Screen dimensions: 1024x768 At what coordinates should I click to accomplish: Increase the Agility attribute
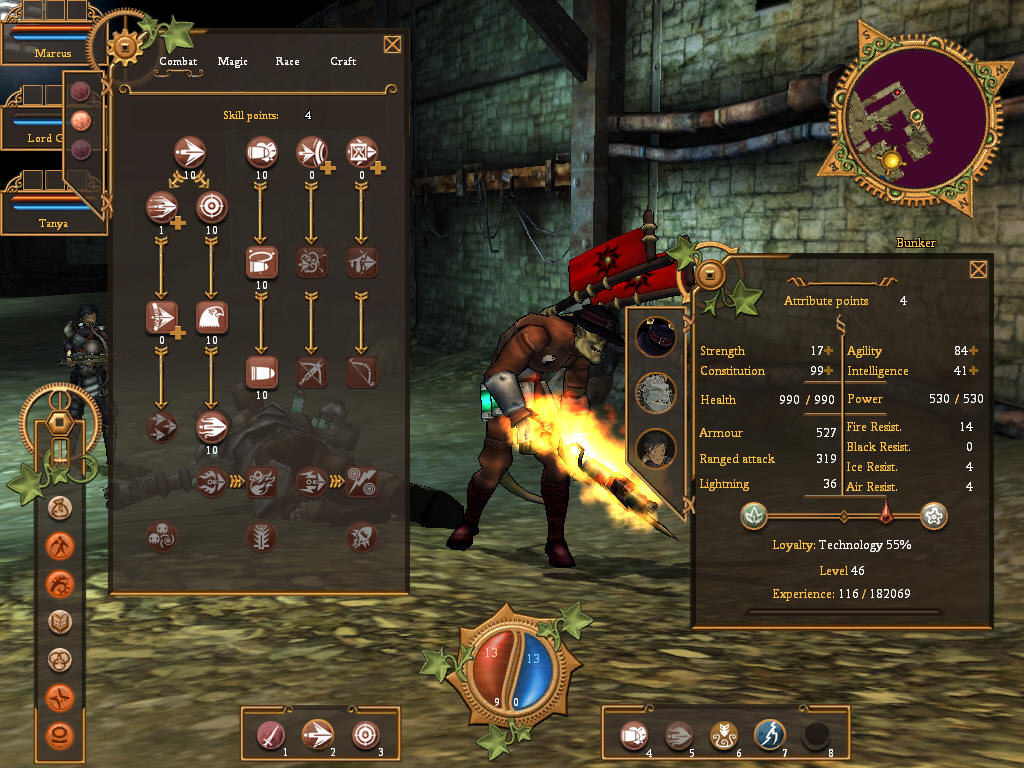(973, 351)
